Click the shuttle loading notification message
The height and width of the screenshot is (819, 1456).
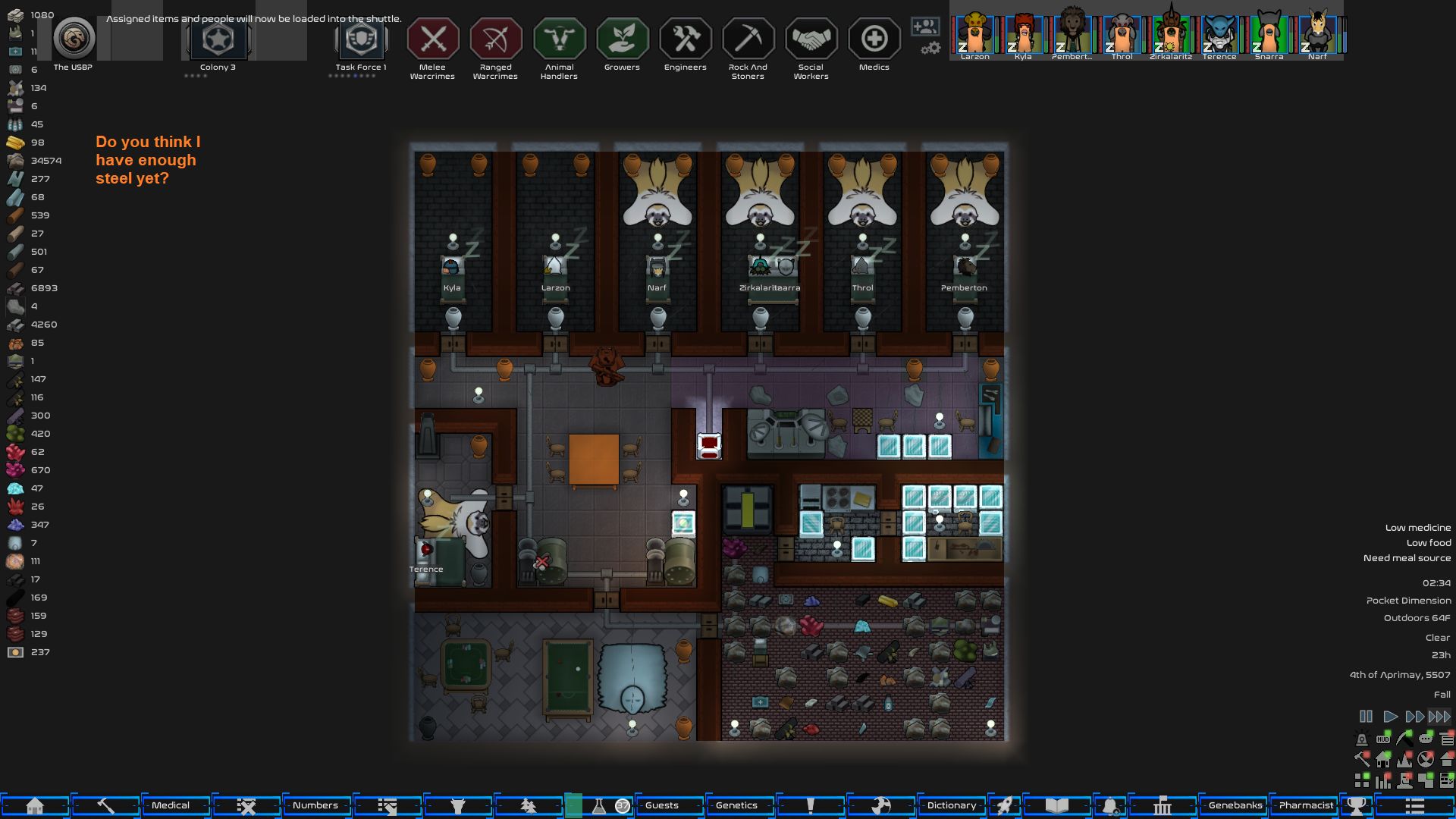254,18
